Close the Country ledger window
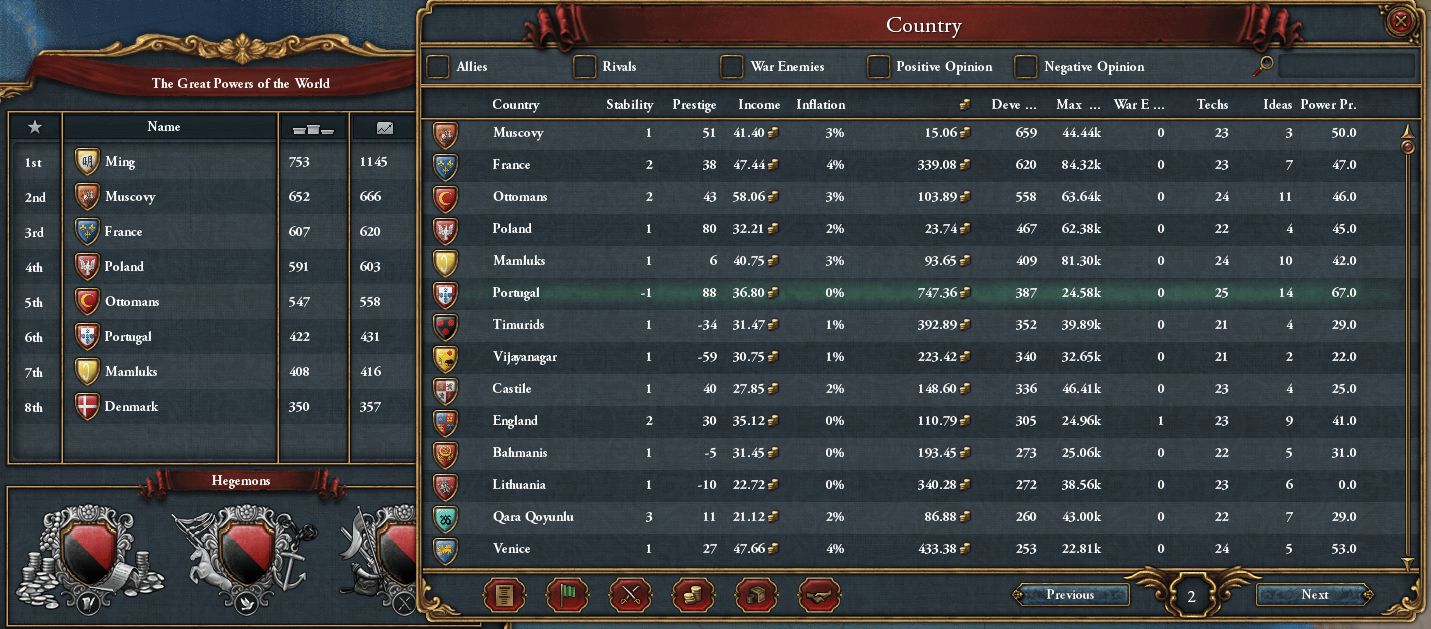 (1402, 21)
